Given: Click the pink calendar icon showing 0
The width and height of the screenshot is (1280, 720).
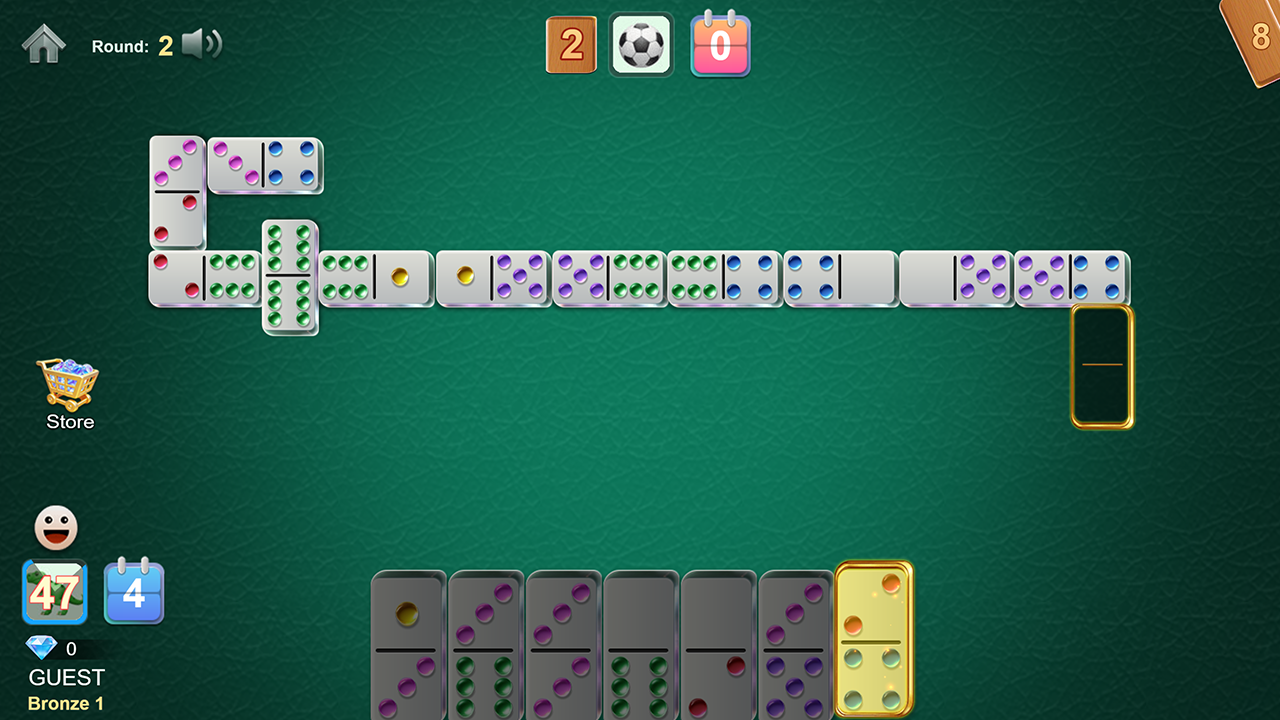Looking at the screenshot, I should (720, 44).
